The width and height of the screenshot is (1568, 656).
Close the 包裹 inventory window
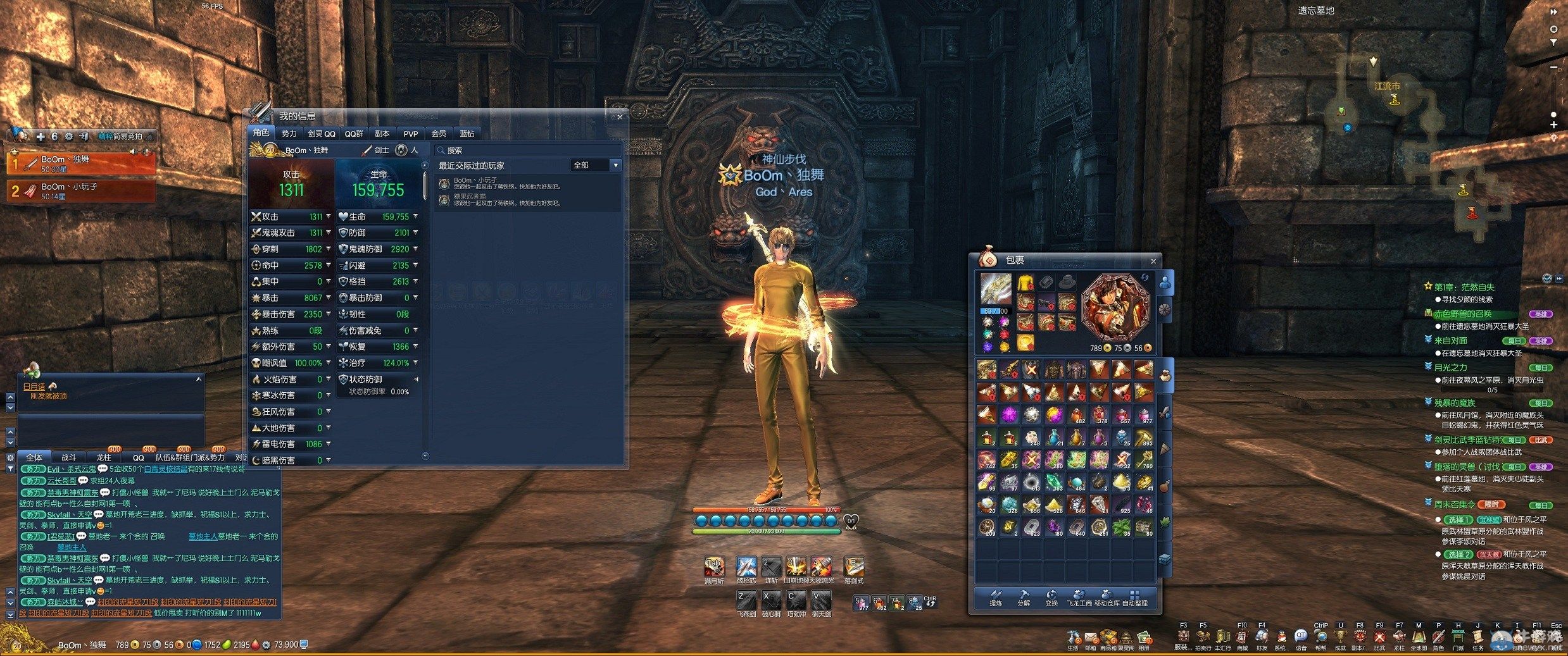coord(1153,261)
